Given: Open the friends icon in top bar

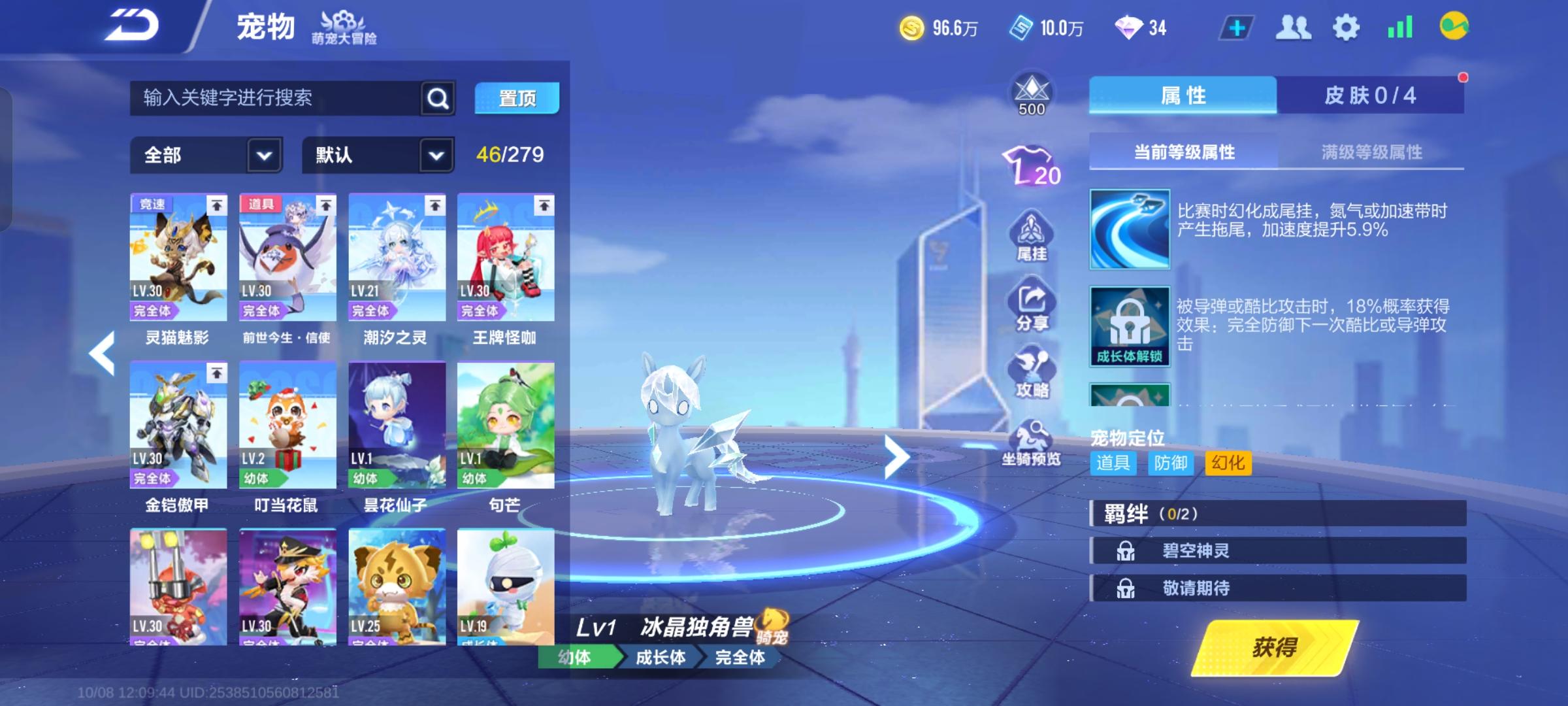Looking at the screenshot, I should click(x=1294, y=26).
